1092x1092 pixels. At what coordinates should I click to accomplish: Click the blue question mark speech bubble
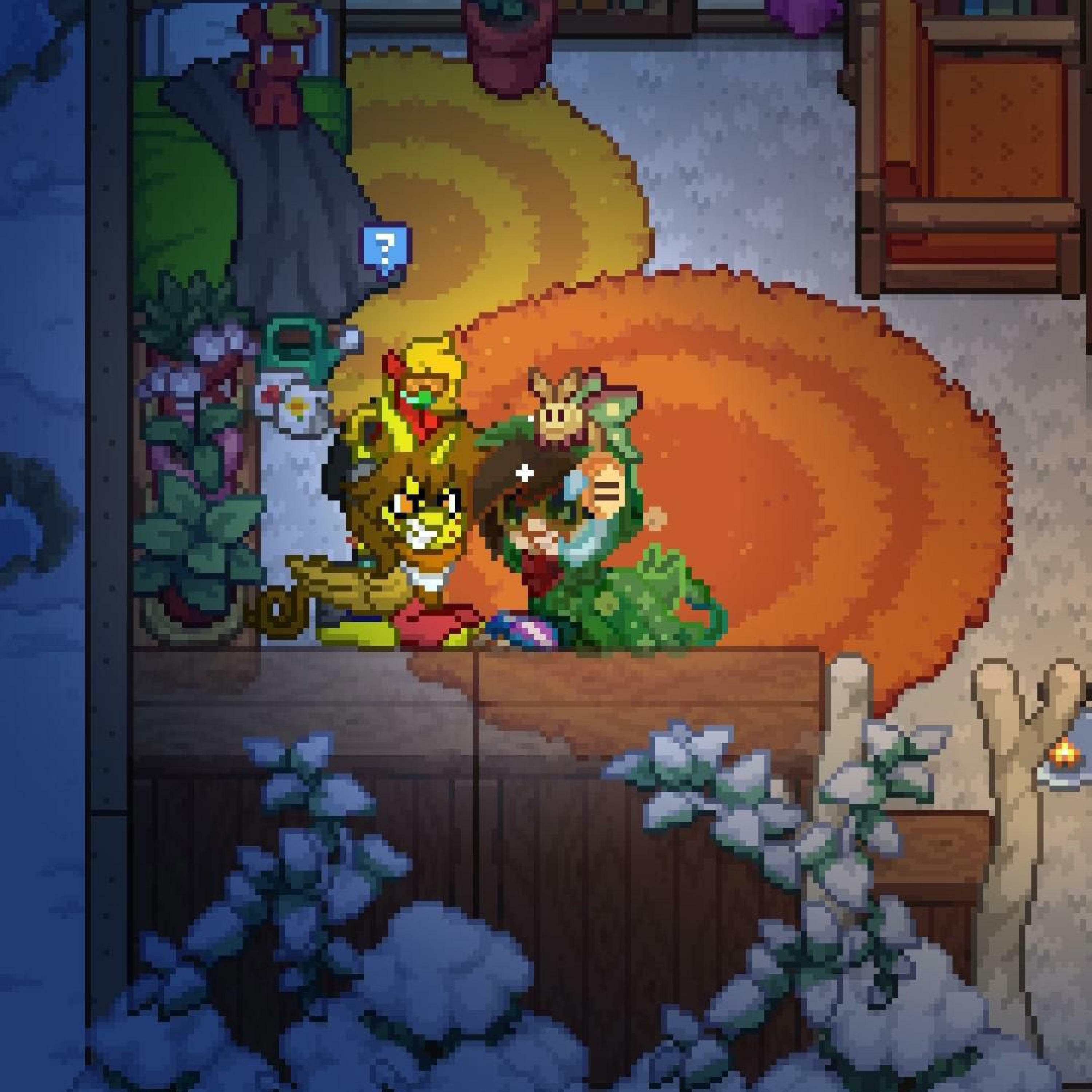point(386,248)
